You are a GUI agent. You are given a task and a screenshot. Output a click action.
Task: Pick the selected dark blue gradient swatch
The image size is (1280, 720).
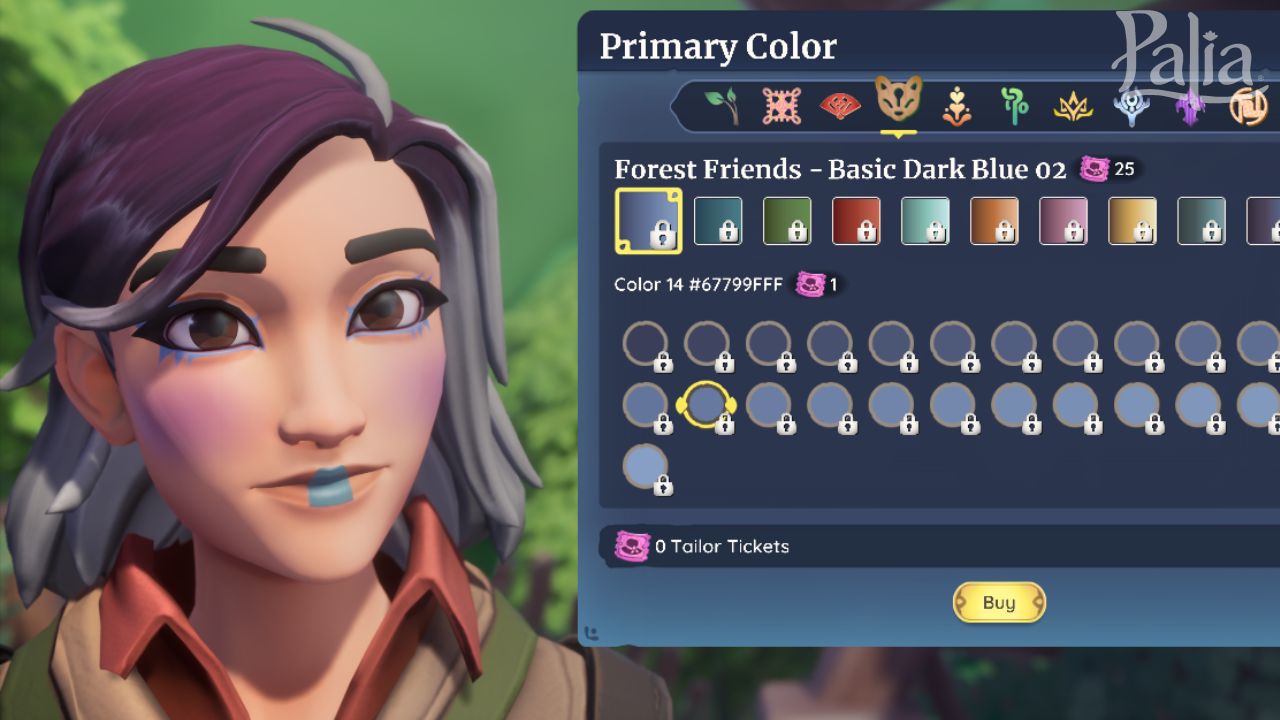[648, 220]
